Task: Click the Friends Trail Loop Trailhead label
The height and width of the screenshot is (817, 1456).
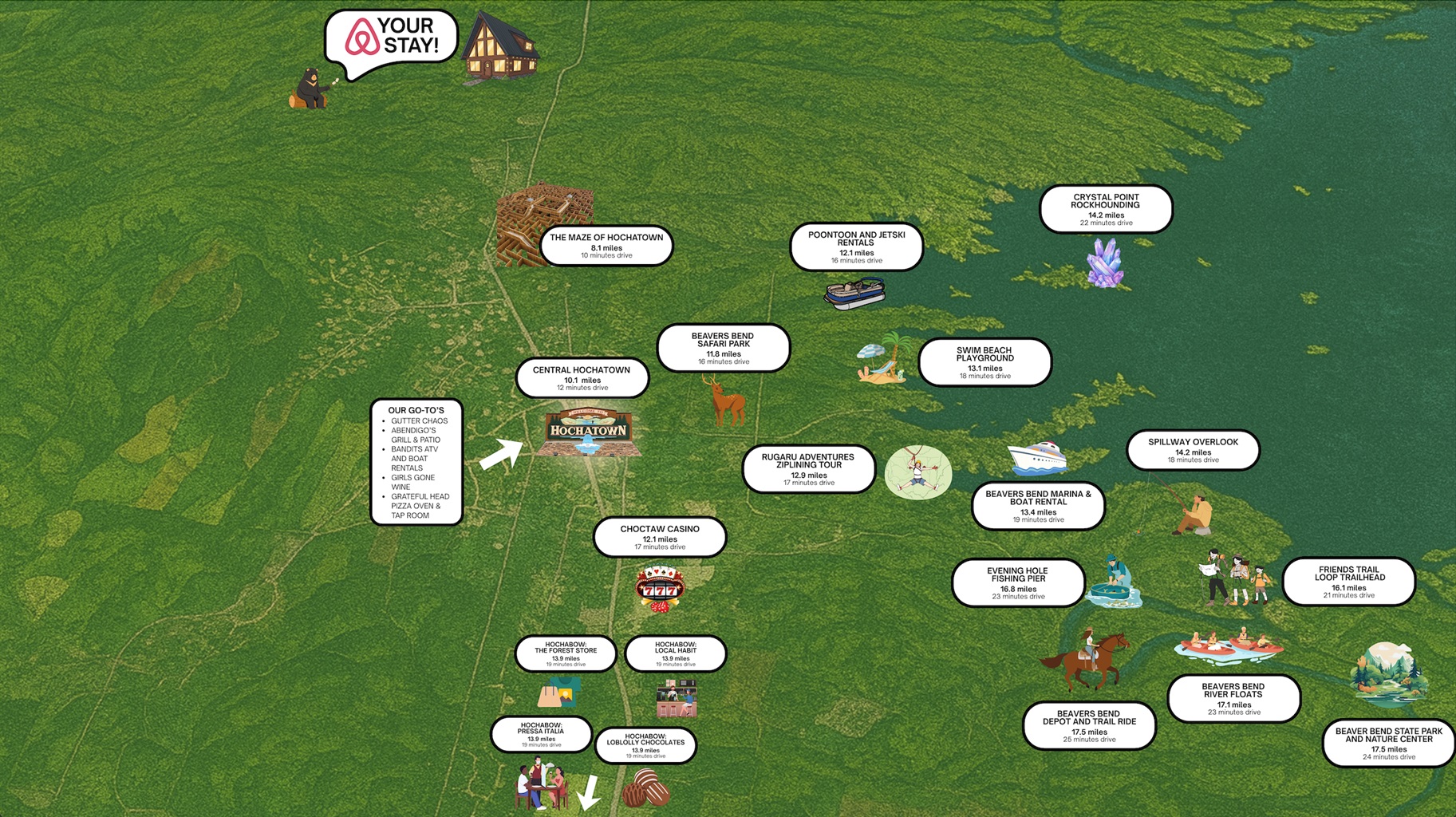Action: coord(1348,582)
